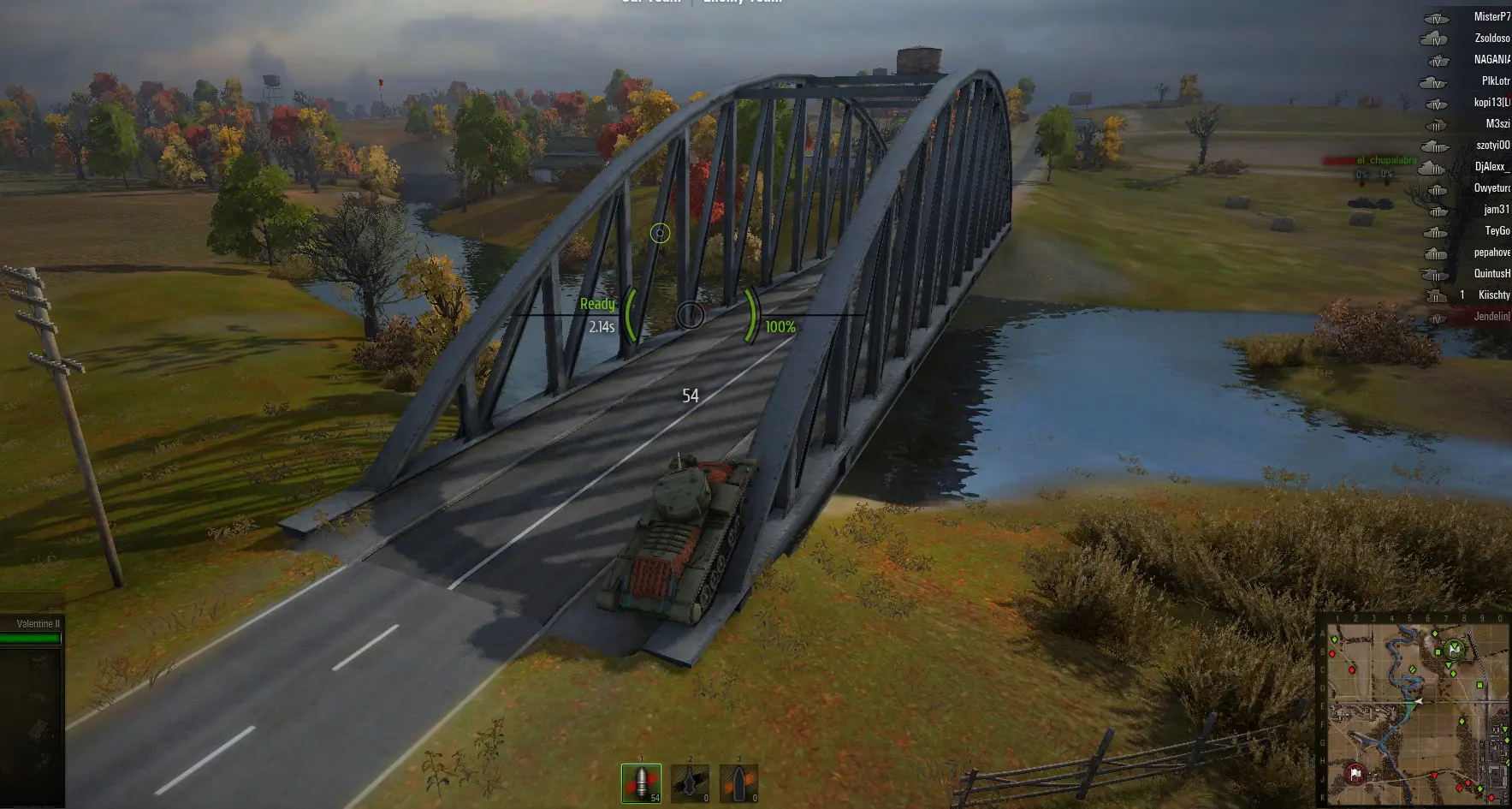
Task: Click the destroyed player Jendelin entry
Action: click(x=1491, y=317)
